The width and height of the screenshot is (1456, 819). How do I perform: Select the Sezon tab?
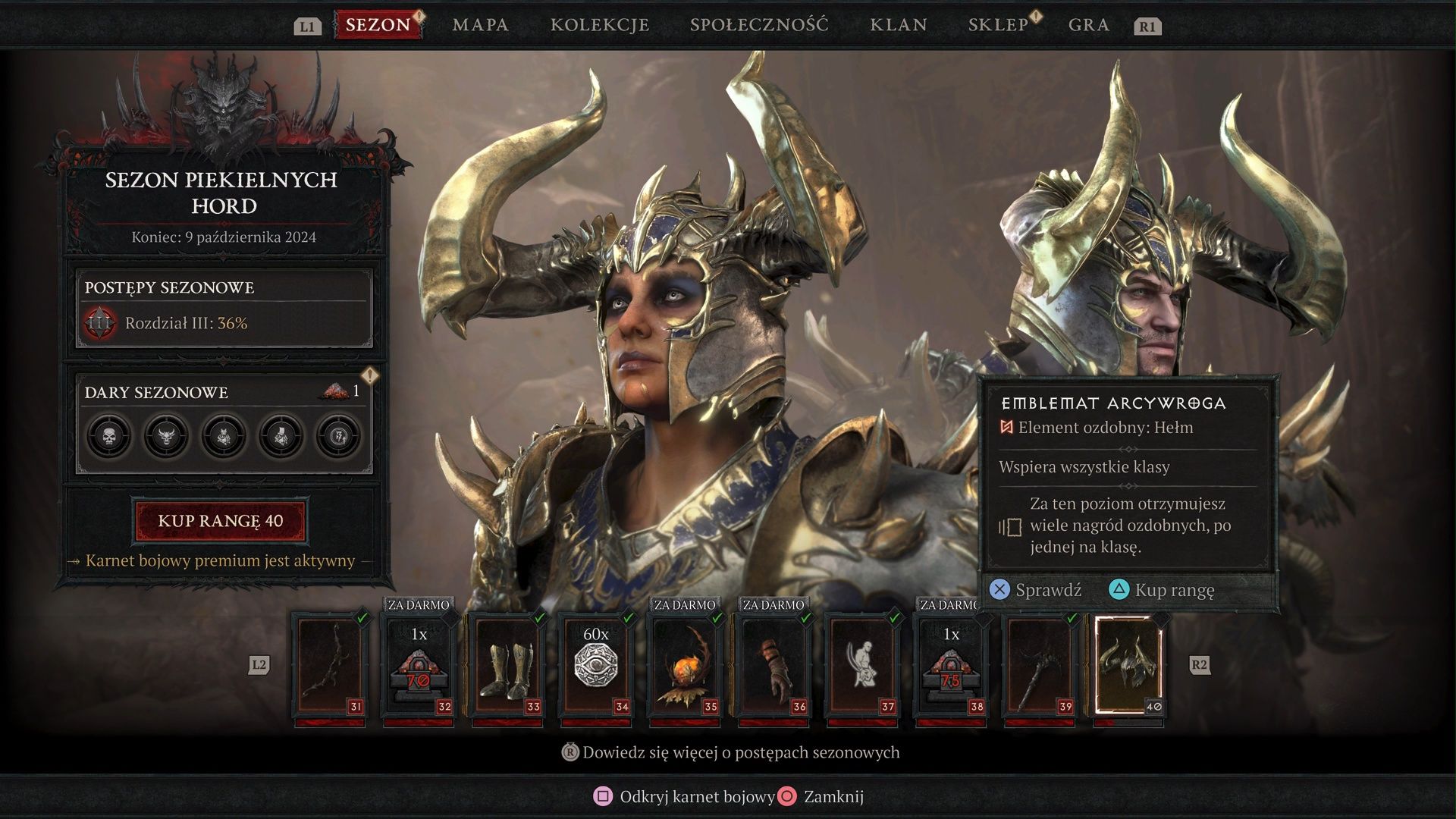(x=378, y=25)
